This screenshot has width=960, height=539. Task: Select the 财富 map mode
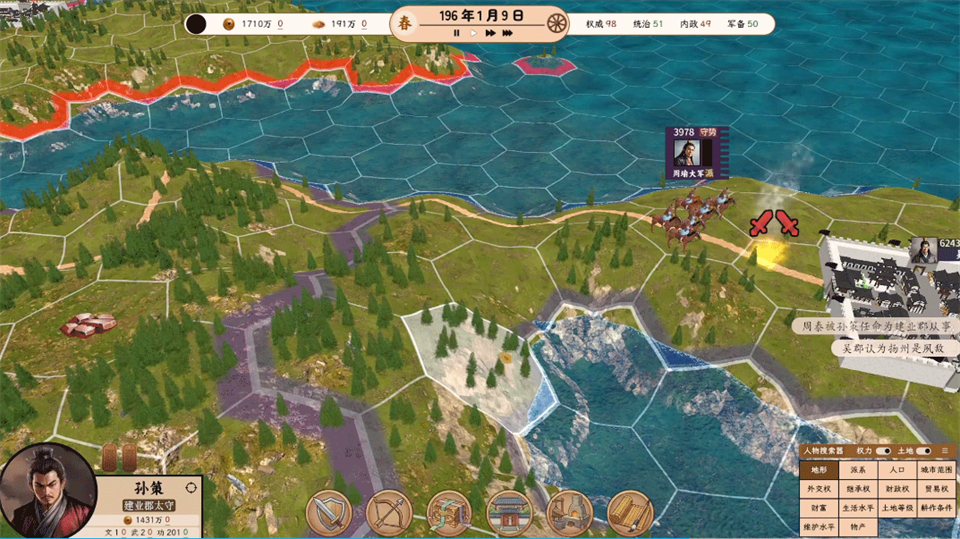[x=818, y=507]
